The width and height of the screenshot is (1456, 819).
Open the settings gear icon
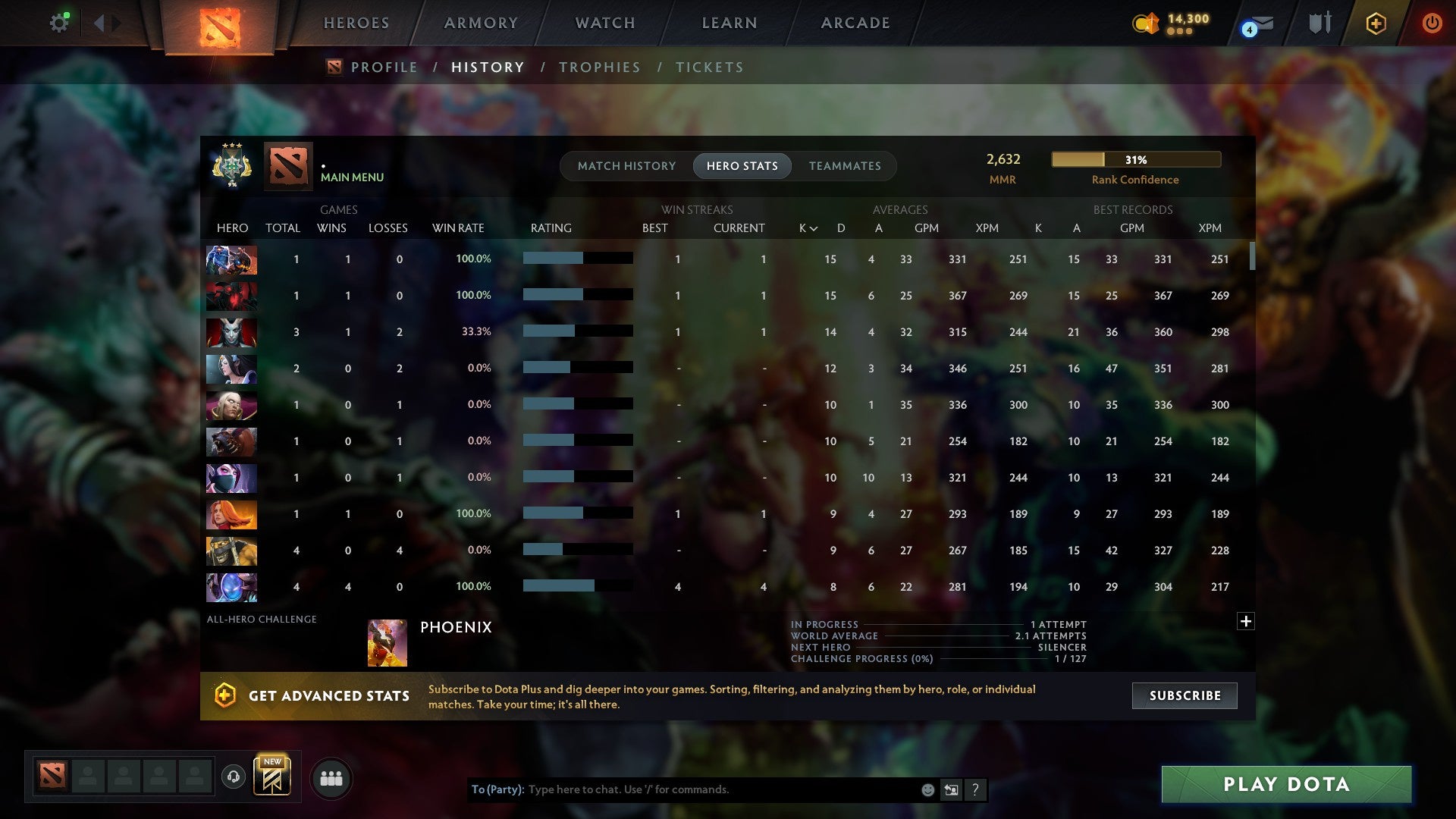click(x=59, y=22)
